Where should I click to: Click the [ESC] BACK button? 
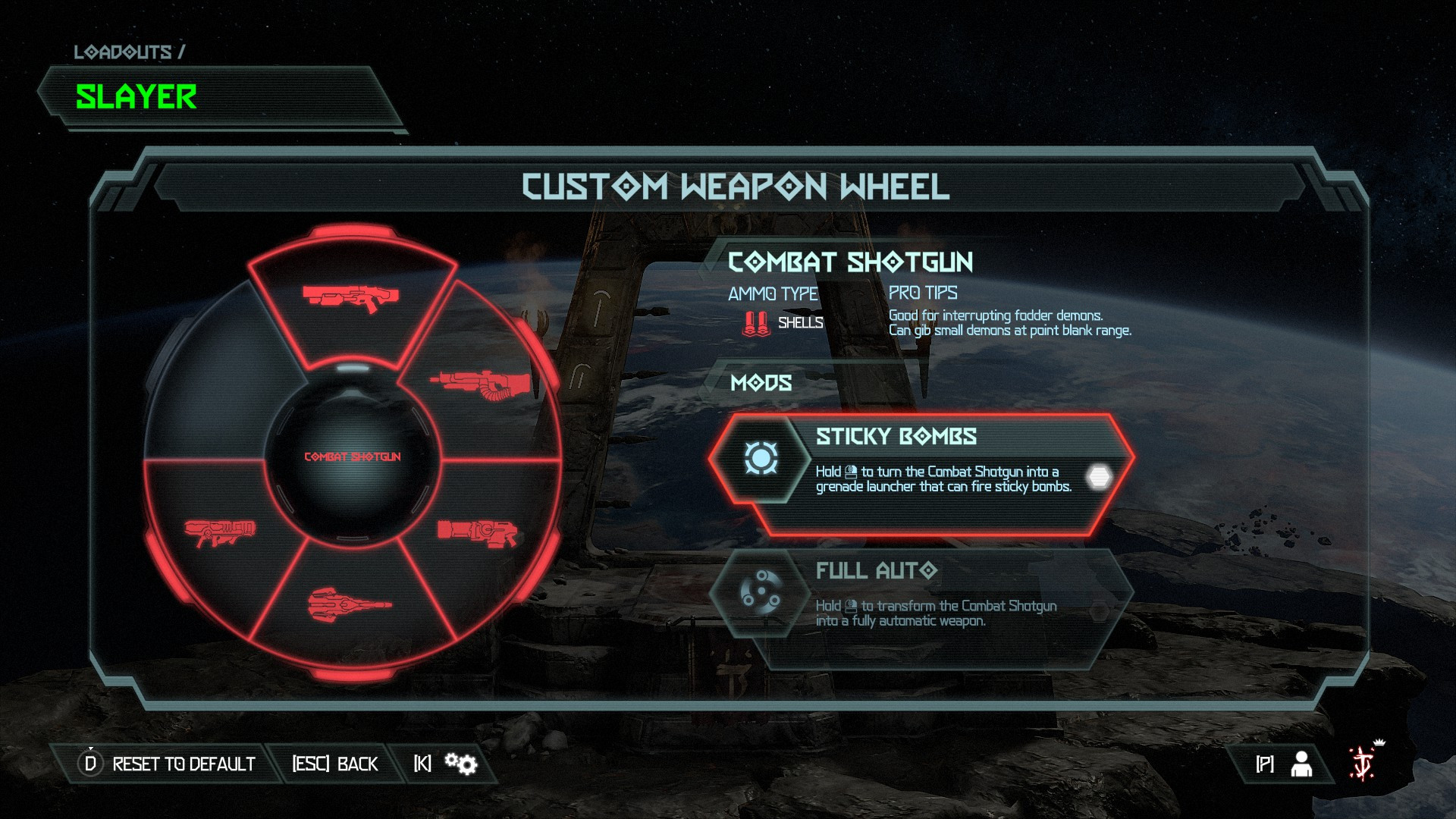[x=335, y=764]
